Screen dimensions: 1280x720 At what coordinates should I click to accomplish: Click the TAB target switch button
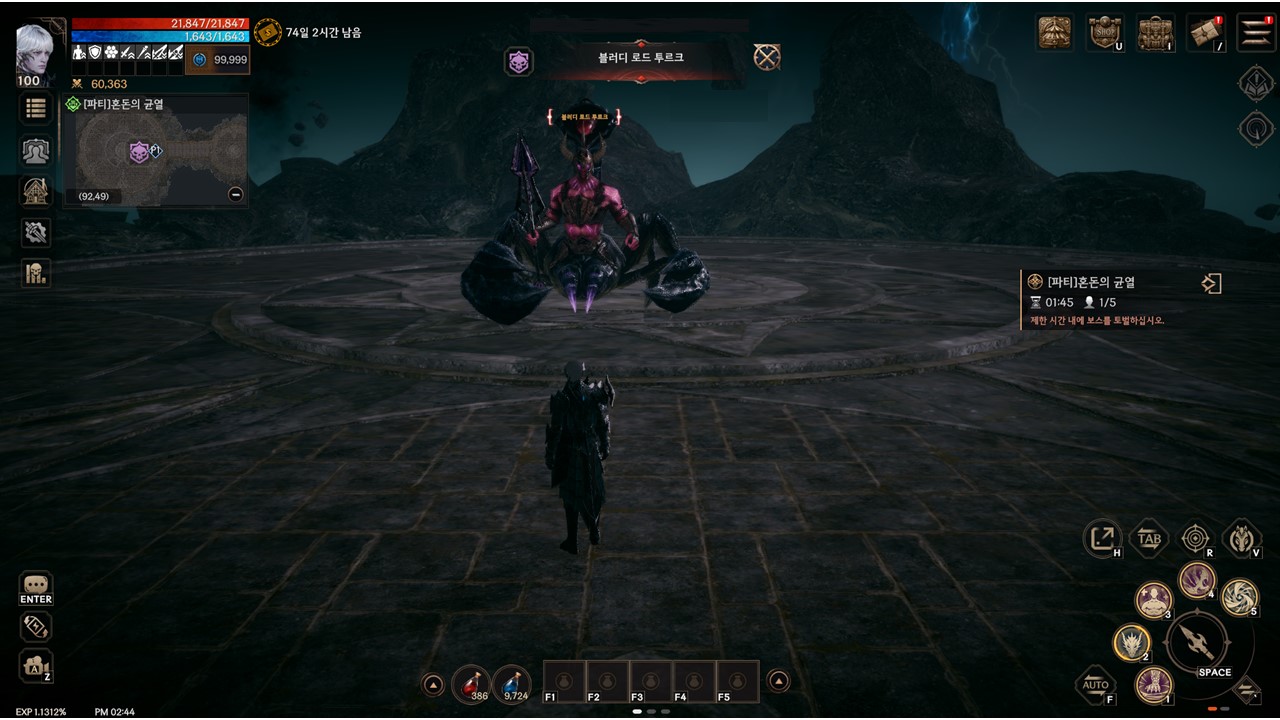[1149, 539]
